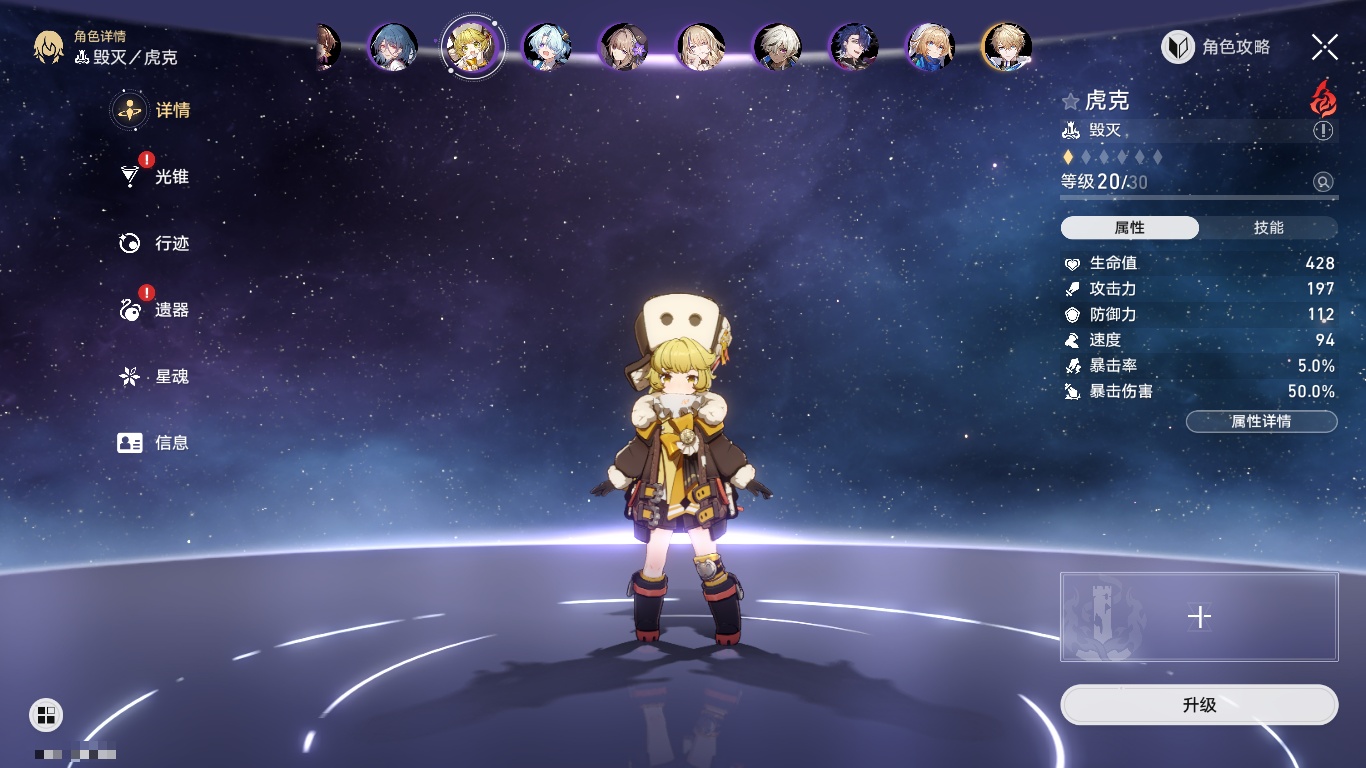1366x768 pixels.
Task: Show the Destruction path info exclamation icon
Action: coord(1323,131)
